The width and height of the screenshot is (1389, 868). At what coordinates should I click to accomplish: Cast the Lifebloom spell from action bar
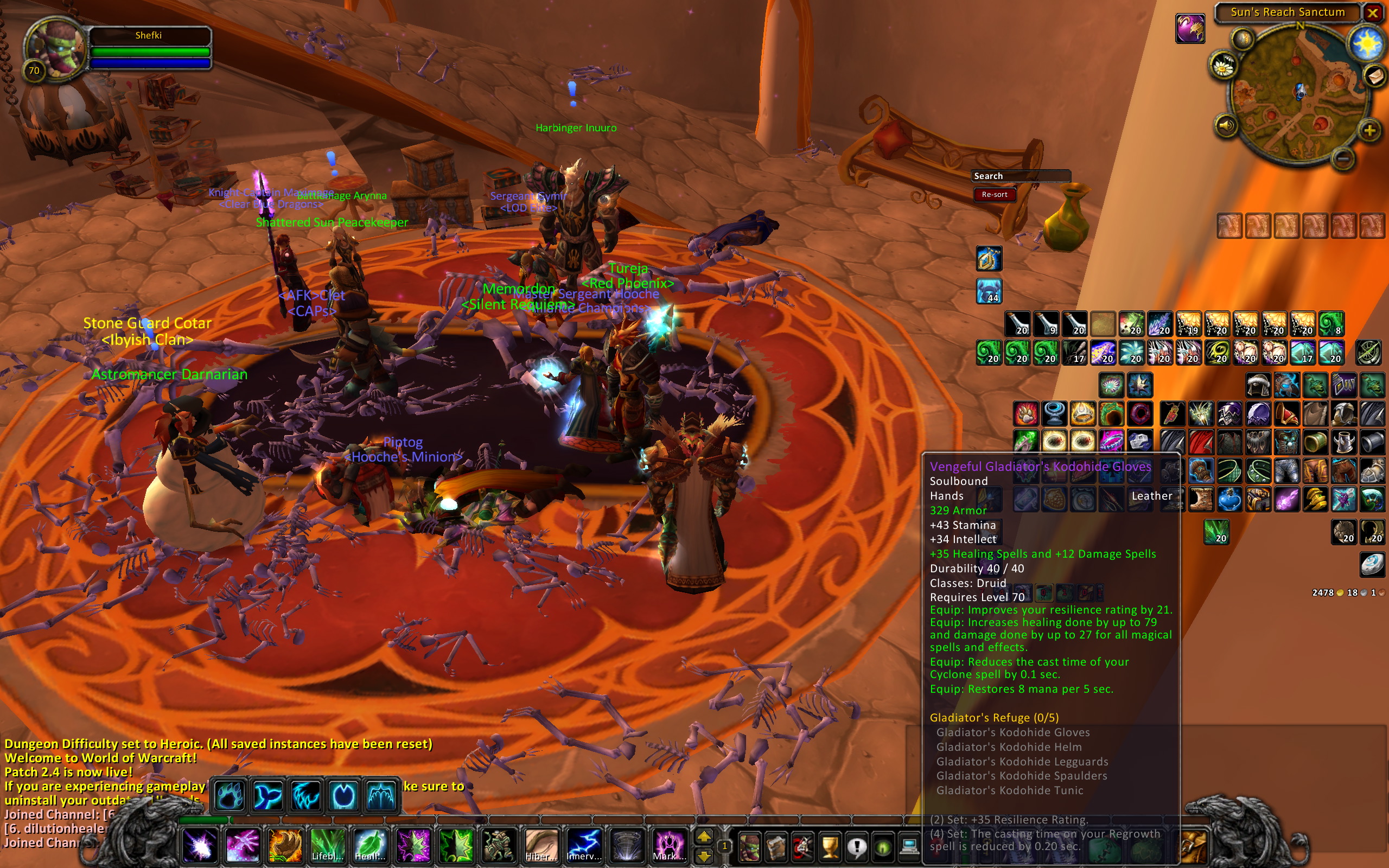click(x=327, y=845)
